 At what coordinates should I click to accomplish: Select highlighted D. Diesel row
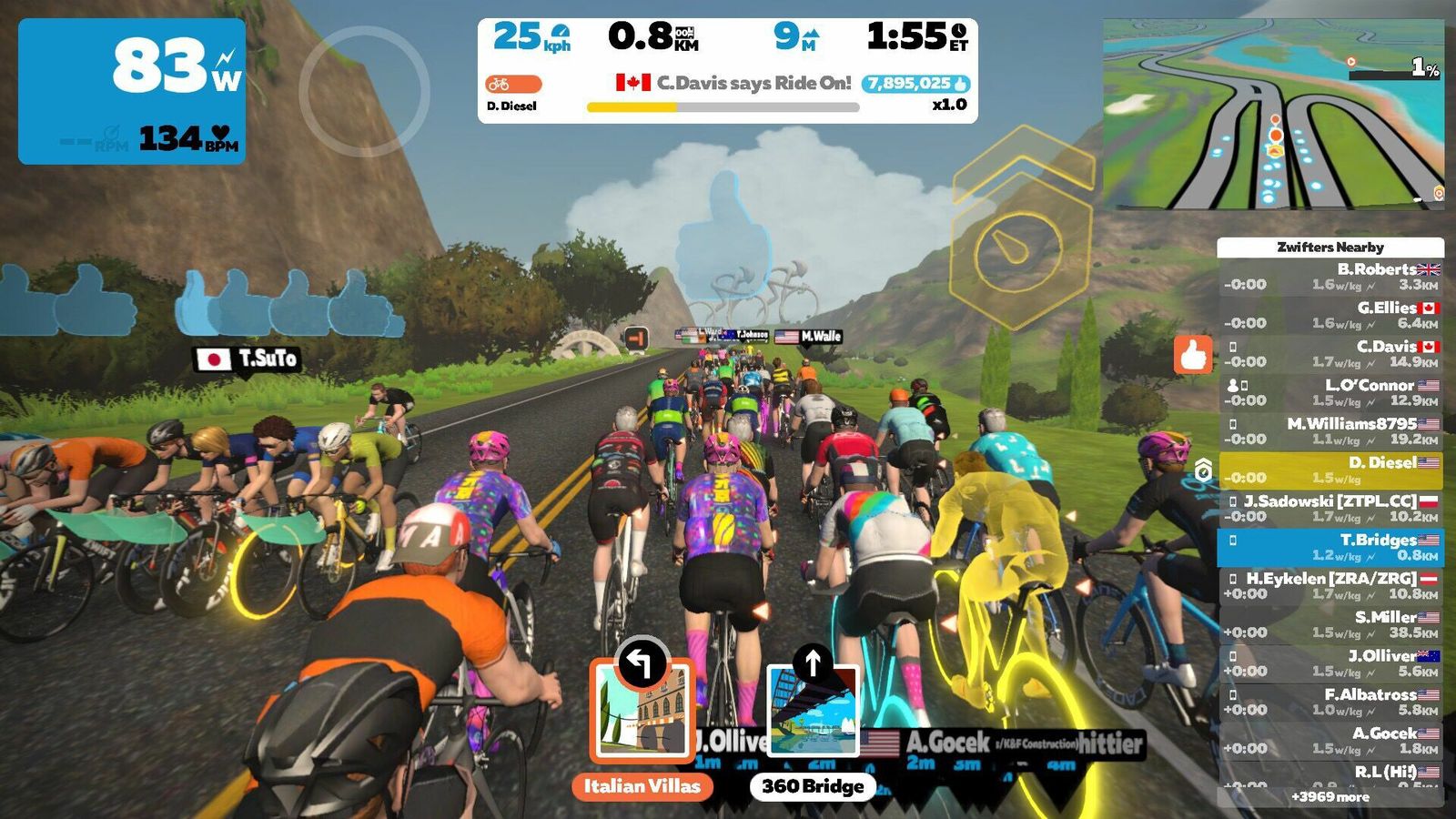tap(1330, 470)
